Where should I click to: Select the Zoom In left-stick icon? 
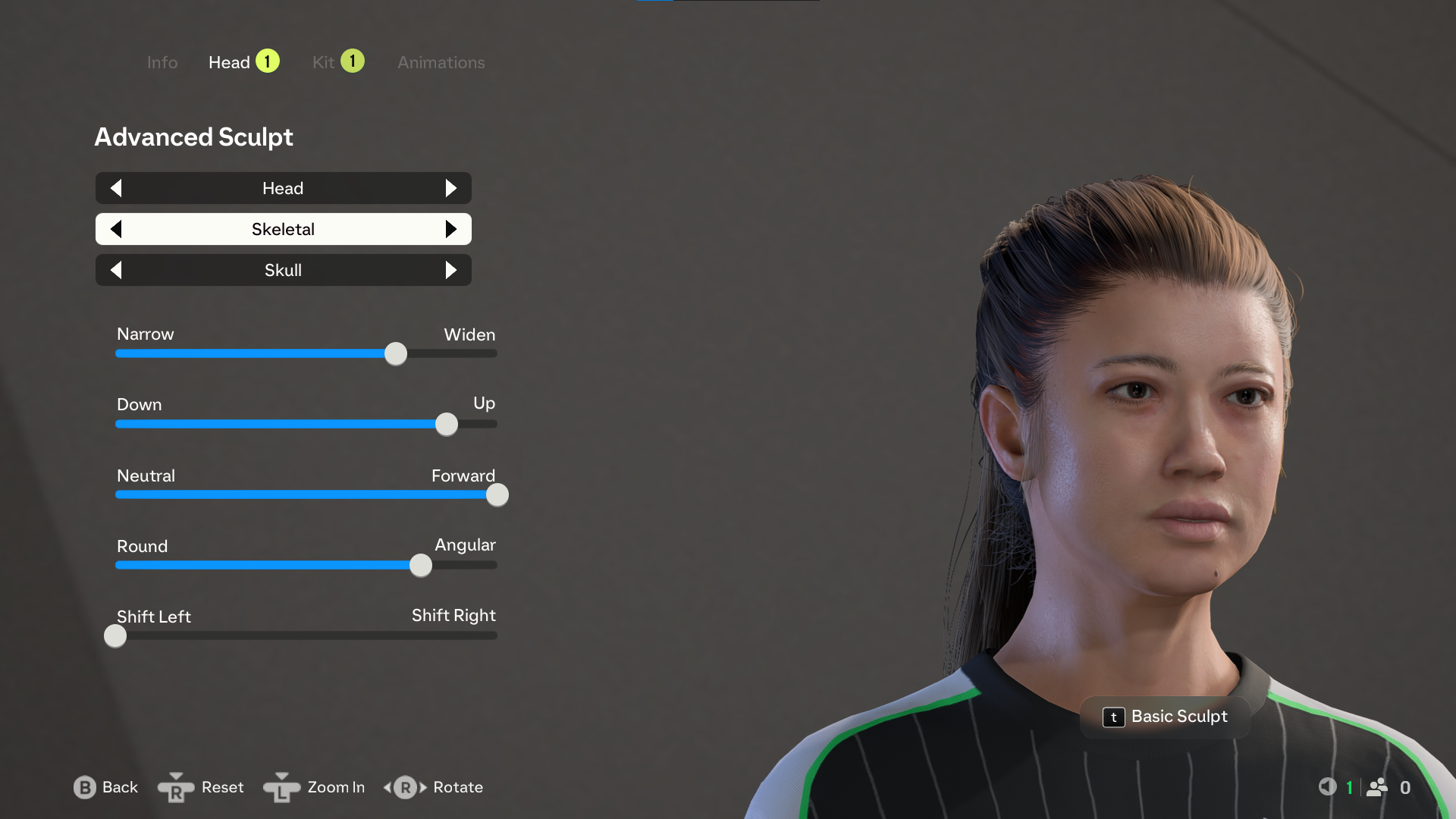click(281, 788)
